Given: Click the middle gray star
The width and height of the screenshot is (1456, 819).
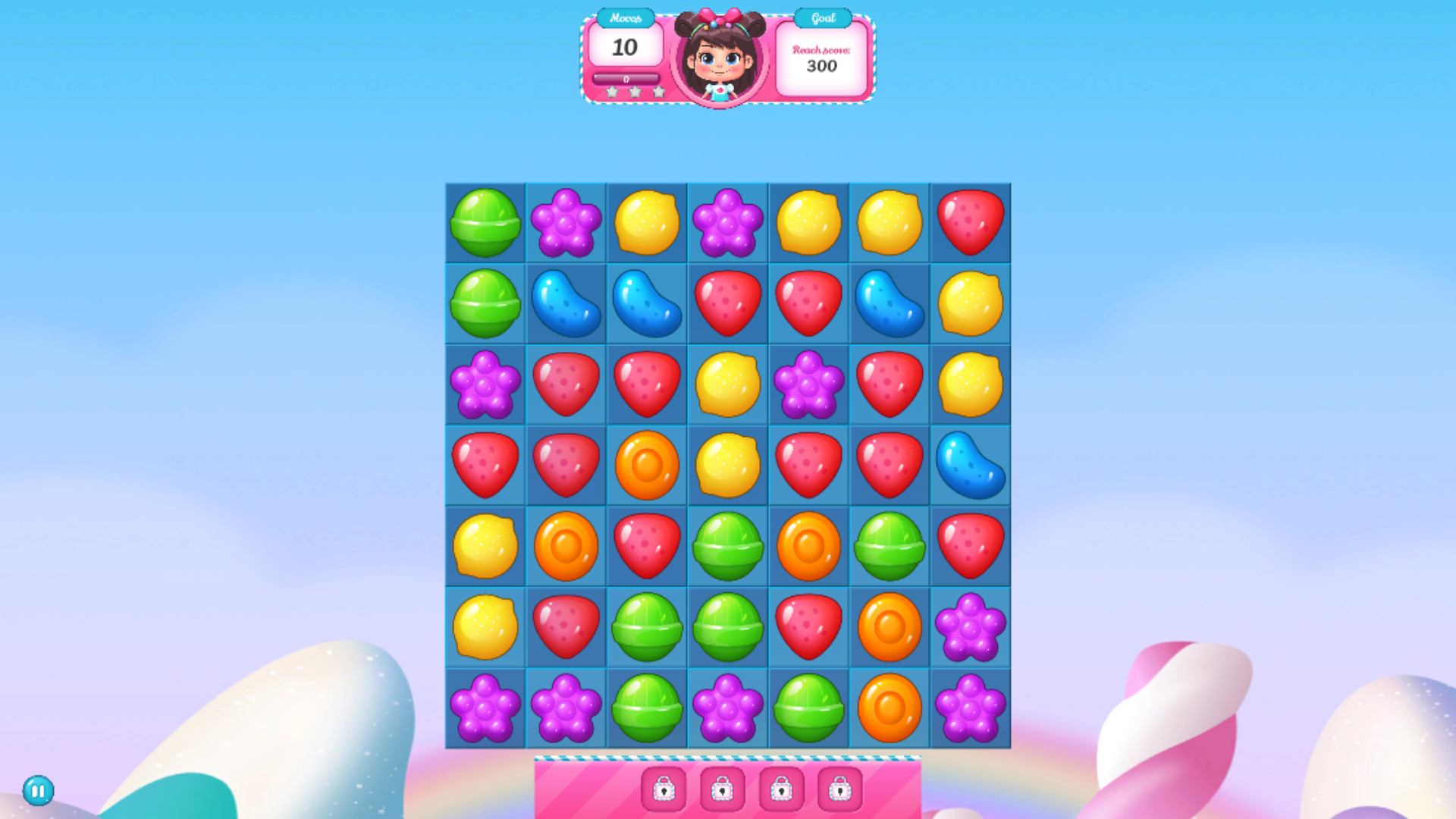Looking at the screenshot, I should point(635,92).
